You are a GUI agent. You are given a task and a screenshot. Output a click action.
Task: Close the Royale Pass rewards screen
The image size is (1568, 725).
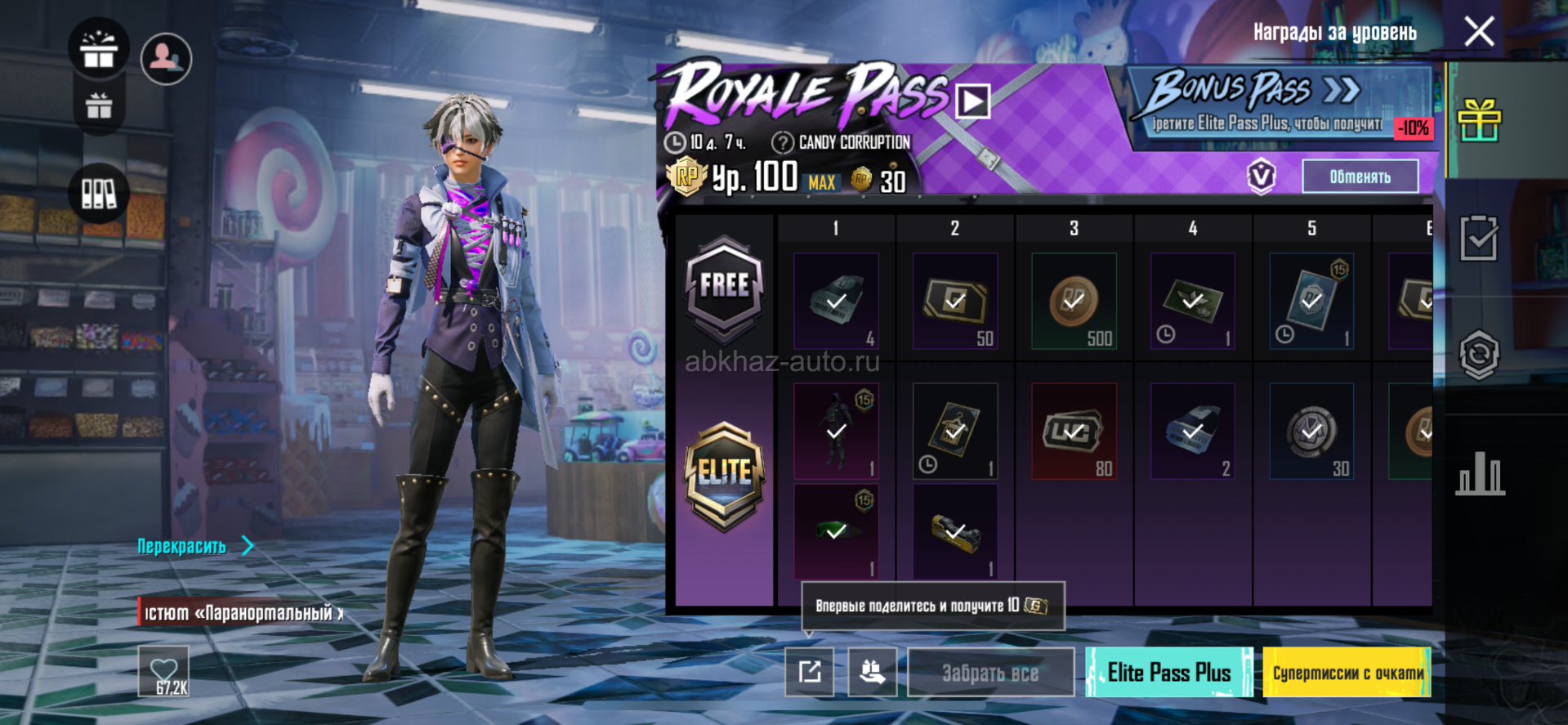(x=1479, y=33)
